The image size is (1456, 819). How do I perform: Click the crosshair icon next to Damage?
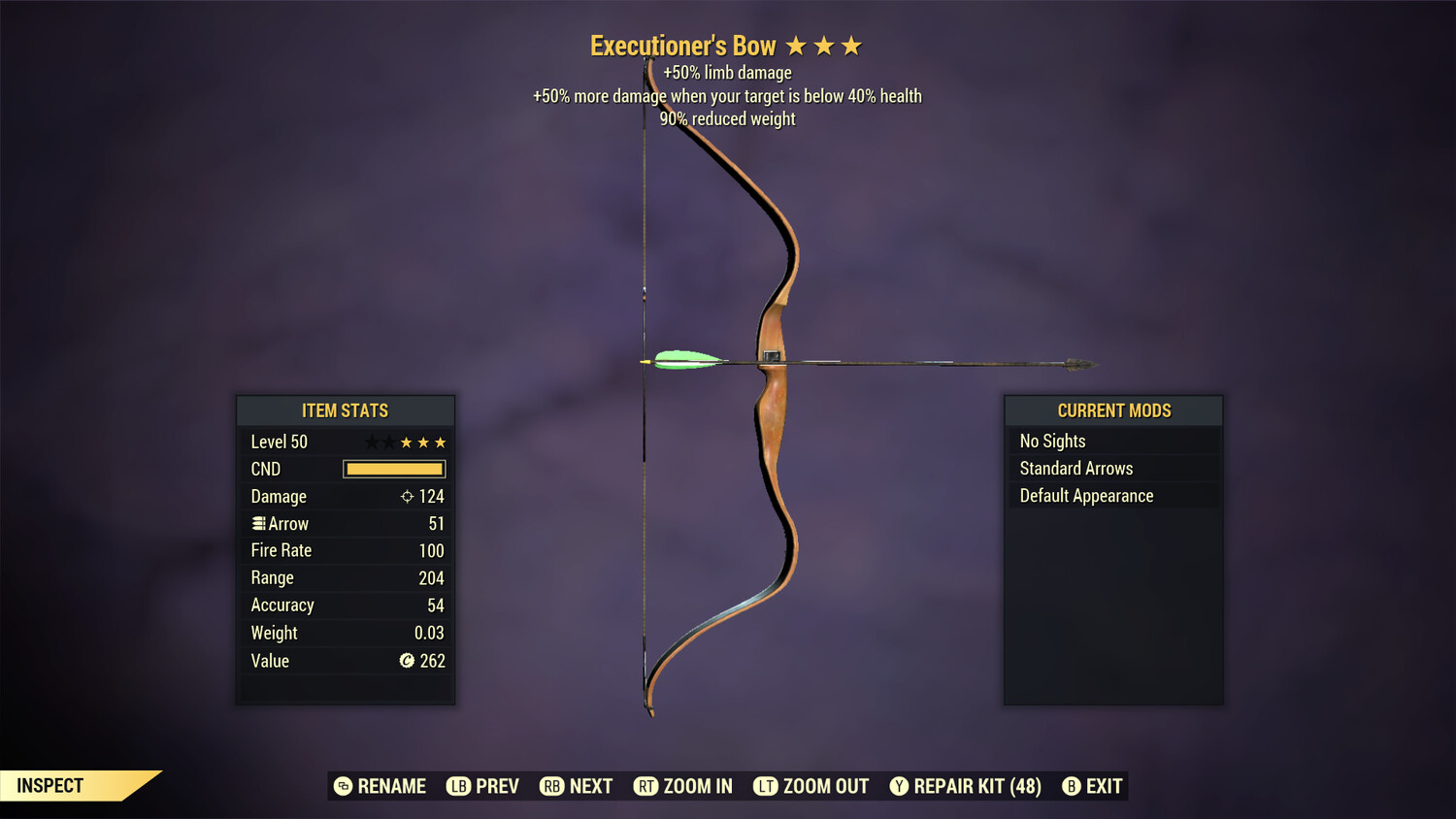pos(407,496)
